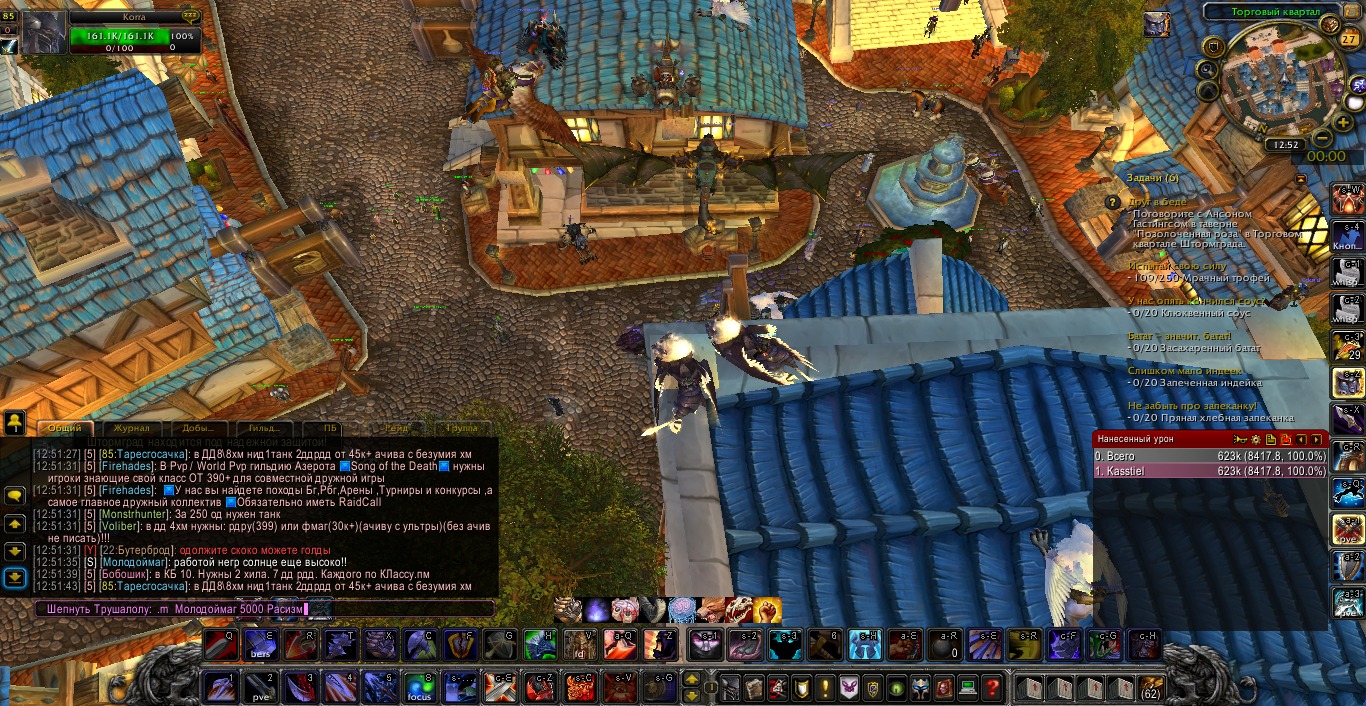Image resolution: width=1366 pixels, height=706 pixels.
Task: Open the backpack showing 62 free slots
Action: (1150, 688)
